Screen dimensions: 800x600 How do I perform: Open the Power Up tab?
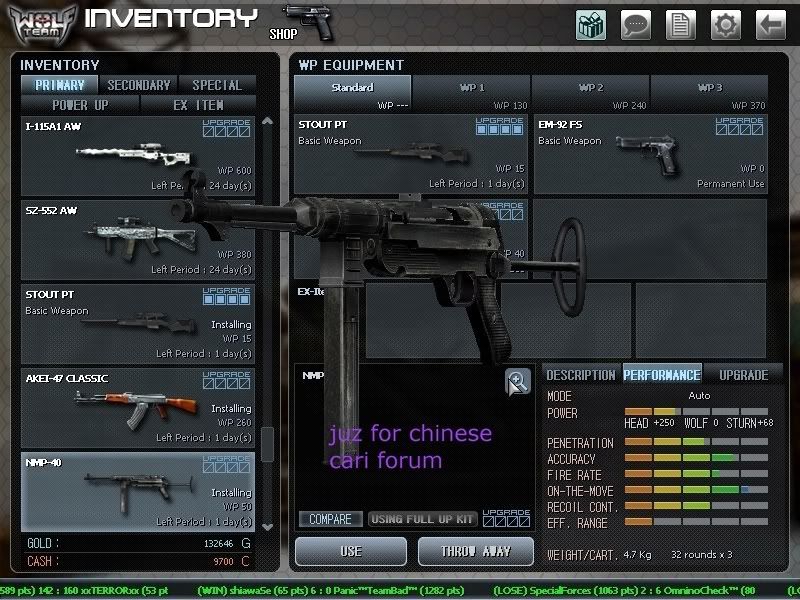(x=81, y=104)
